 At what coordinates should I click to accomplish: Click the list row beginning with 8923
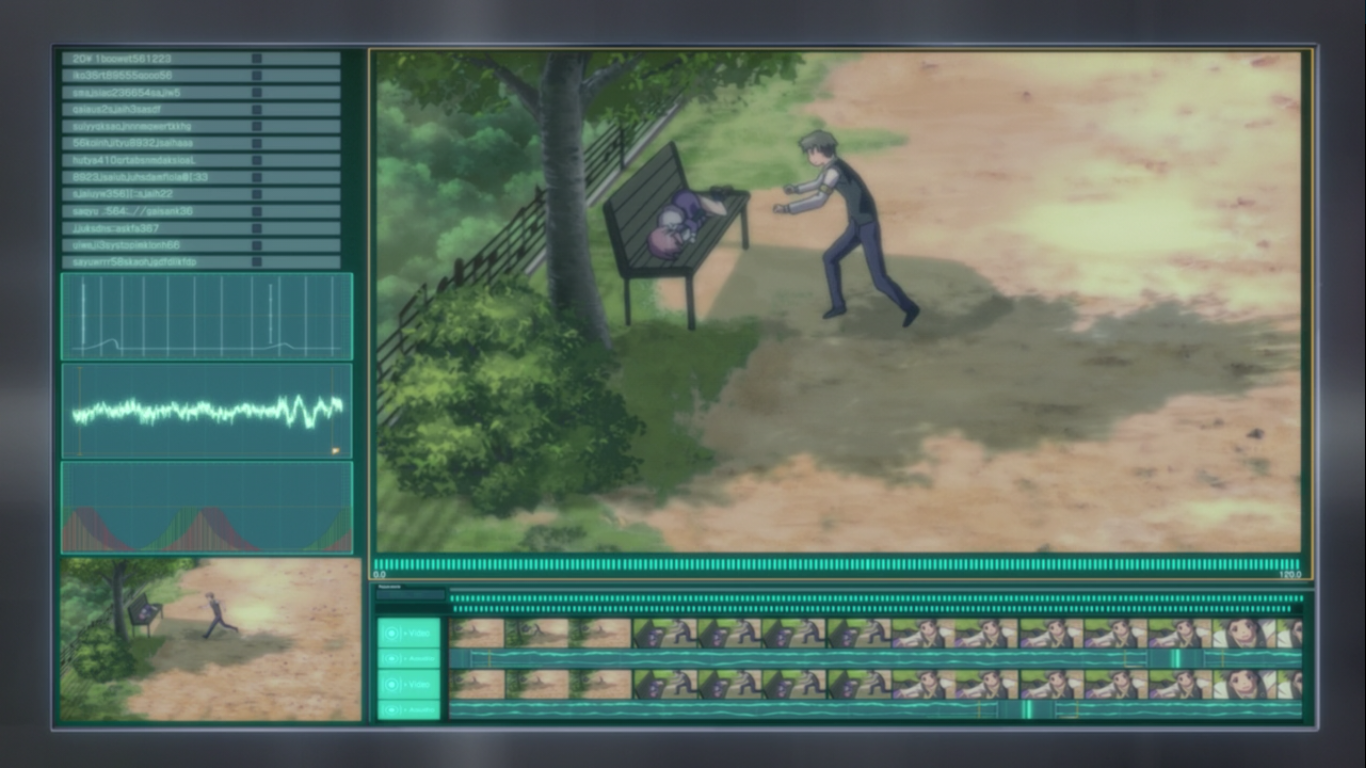coord(200,177)
